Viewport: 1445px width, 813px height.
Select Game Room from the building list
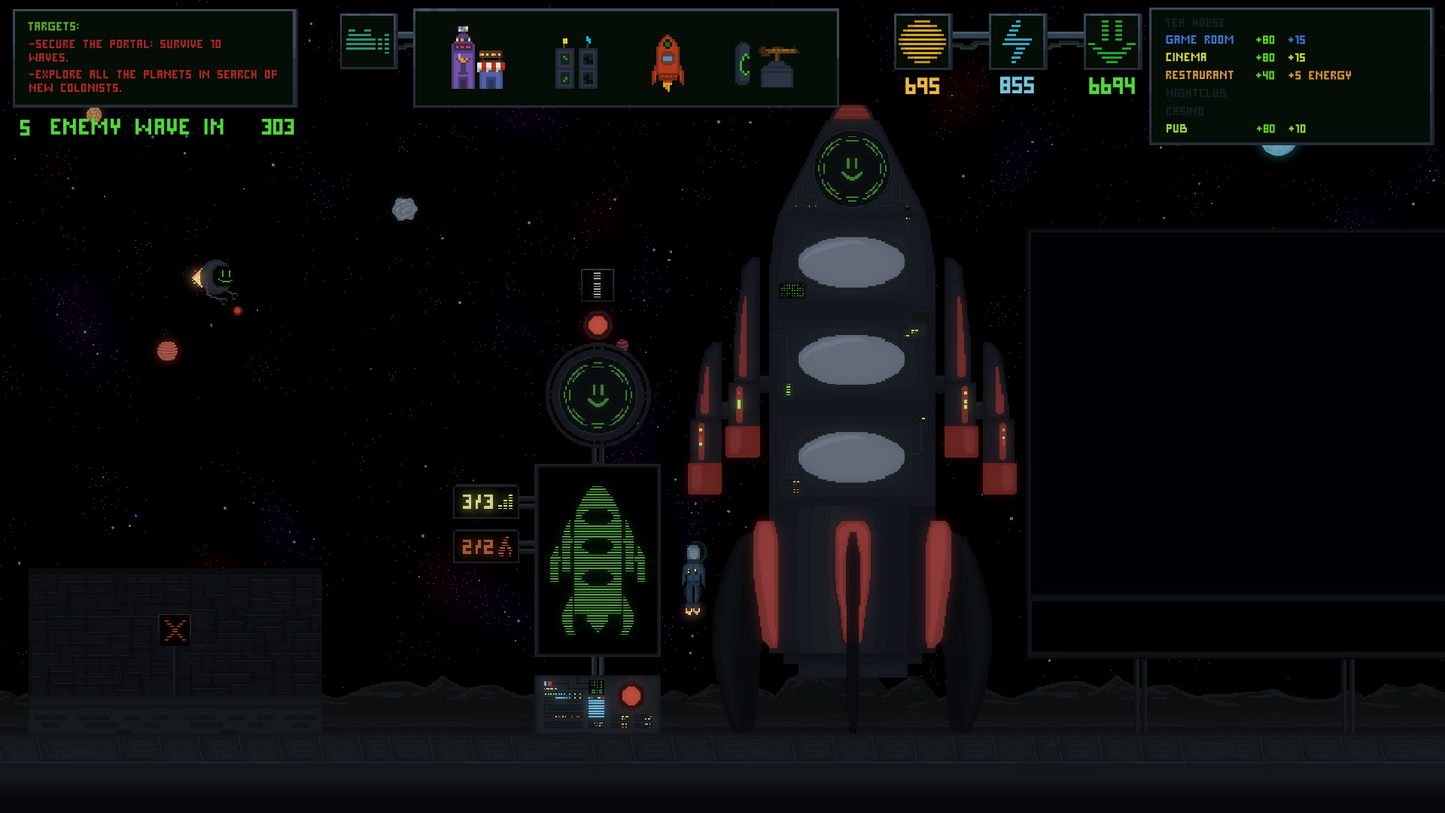click(1199, 40)
